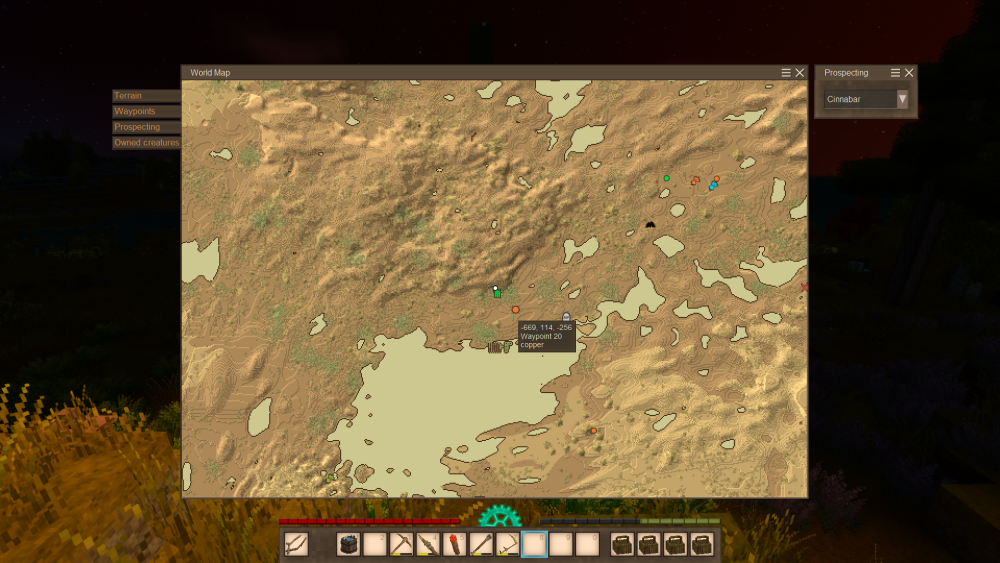
Task: Close the Prospecting panel
Action: pos(909,73)
